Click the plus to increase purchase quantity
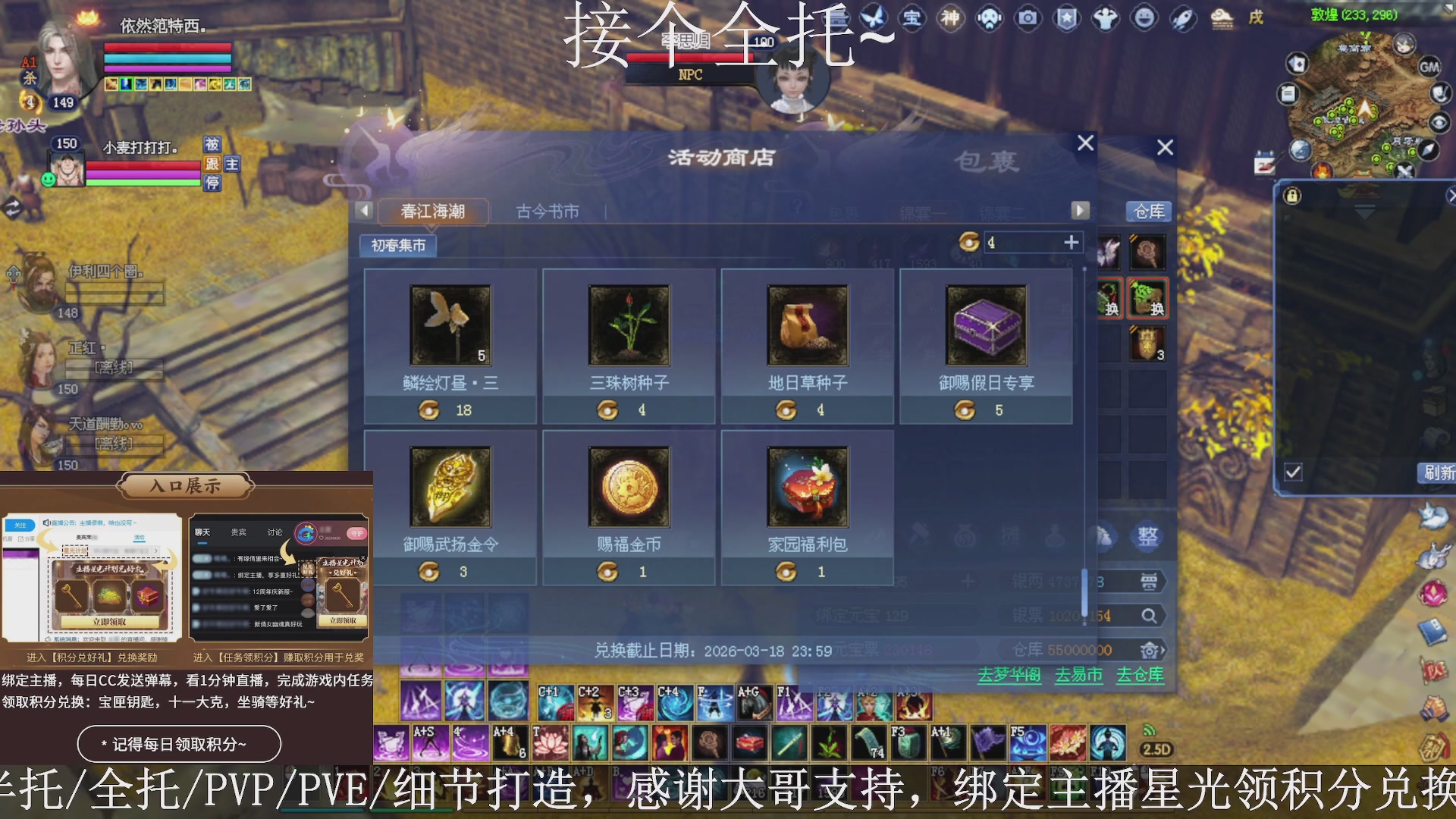Viewport: 1456px width, 819px height. pos(1072,242)
